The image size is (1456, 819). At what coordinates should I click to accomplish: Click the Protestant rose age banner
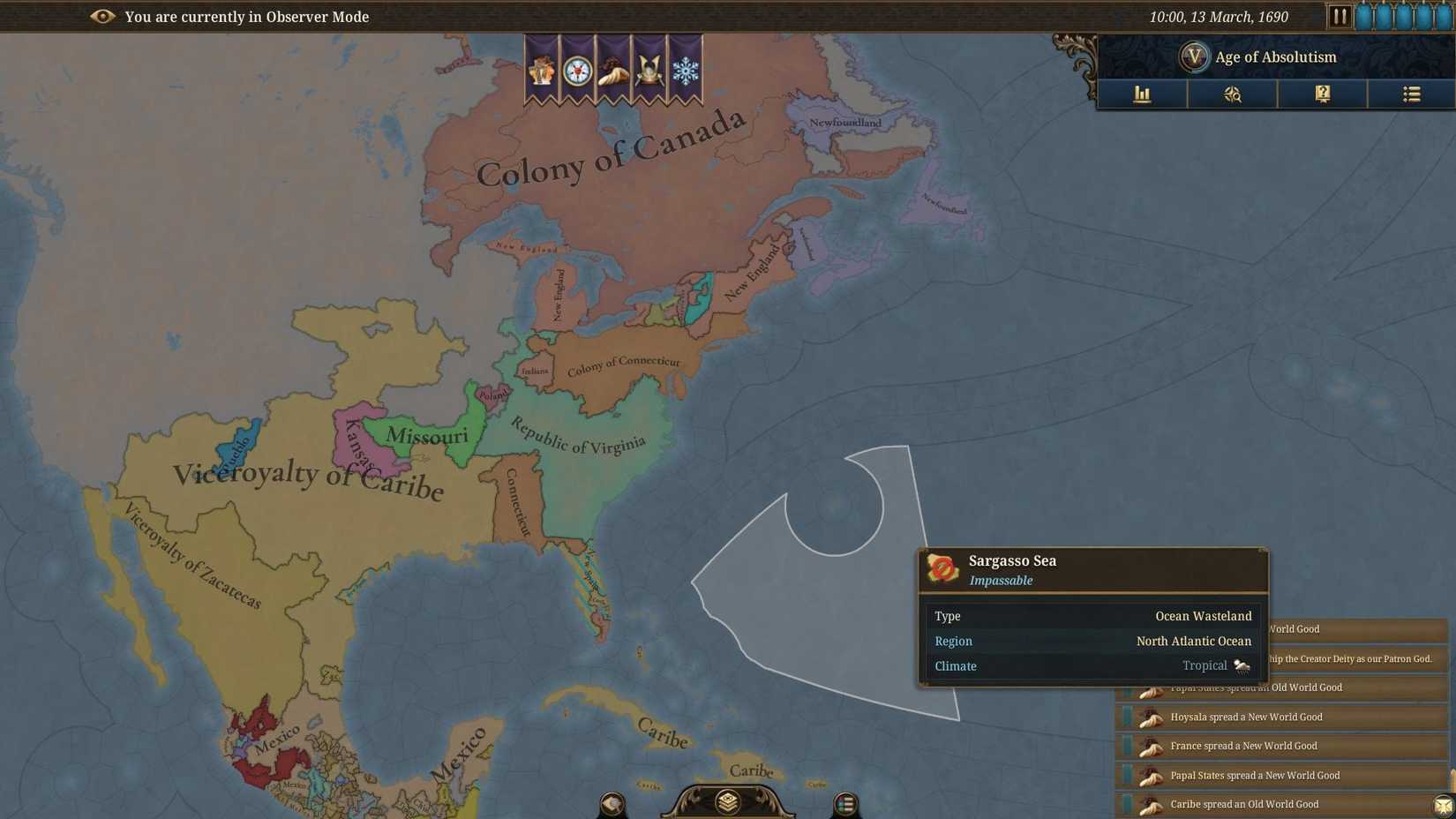(x=577, y=71)
